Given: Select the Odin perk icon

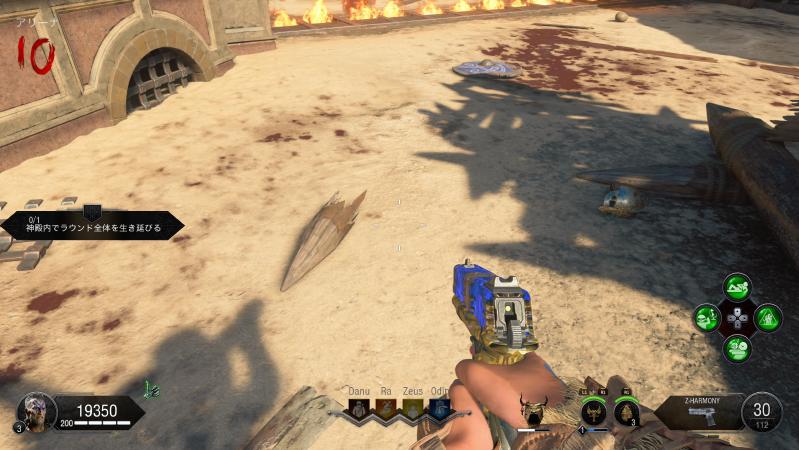Looking at the screenshot, I should tap(439, 408).
